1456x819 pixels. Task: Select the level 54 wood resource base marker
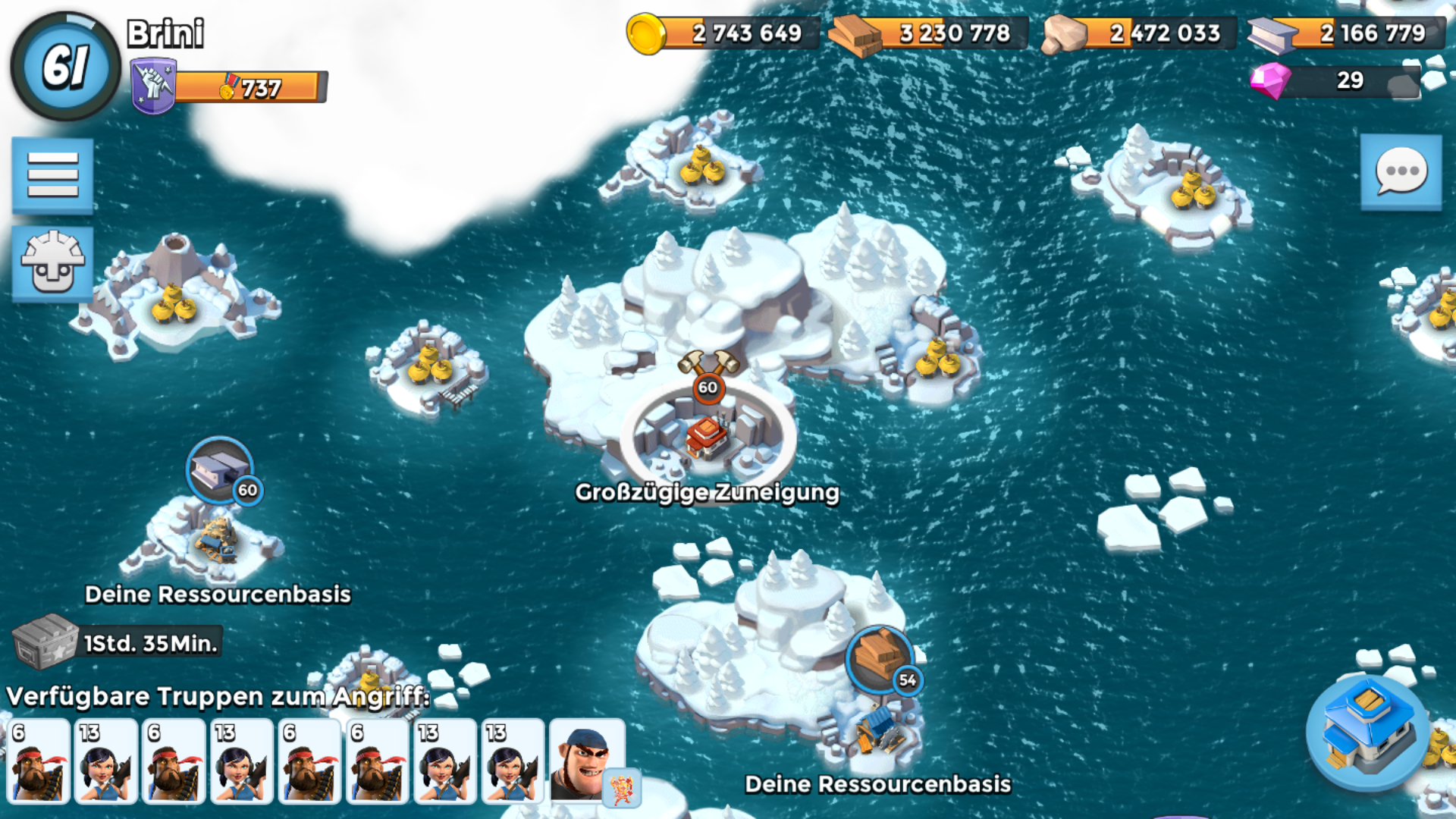[880, 659]
